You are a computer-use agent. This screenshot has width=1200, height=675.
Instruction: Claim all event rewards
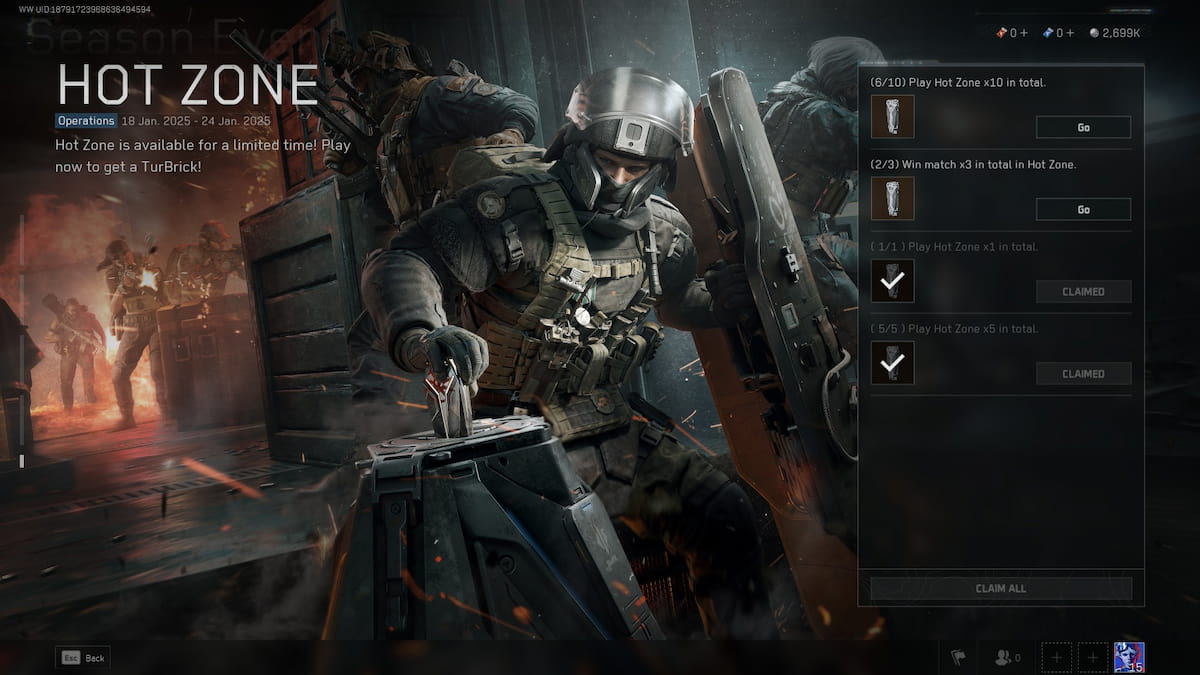pos(1001,588)
